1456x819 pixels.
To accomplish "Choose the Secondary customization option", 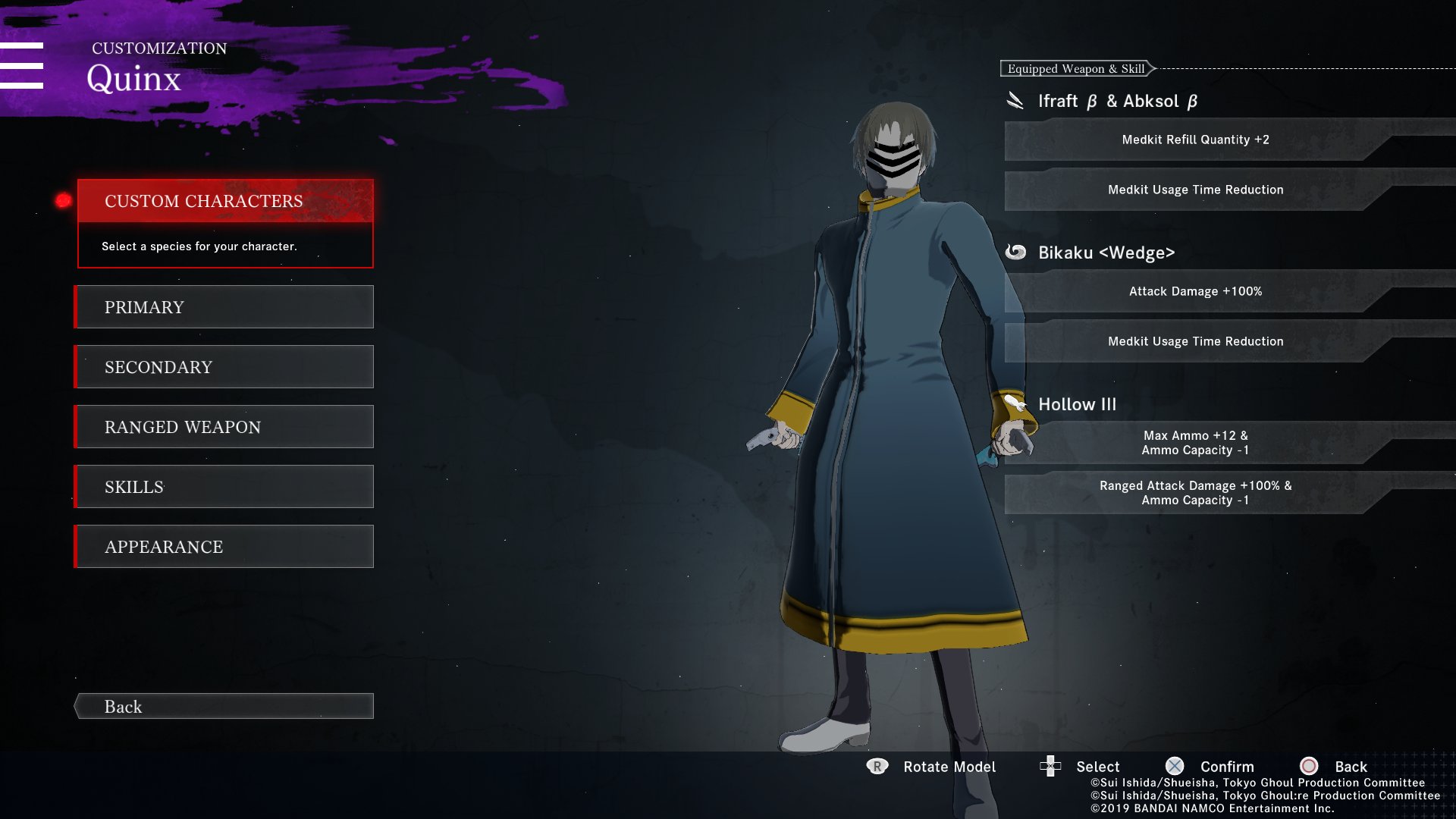I will [x=225, y=367].
